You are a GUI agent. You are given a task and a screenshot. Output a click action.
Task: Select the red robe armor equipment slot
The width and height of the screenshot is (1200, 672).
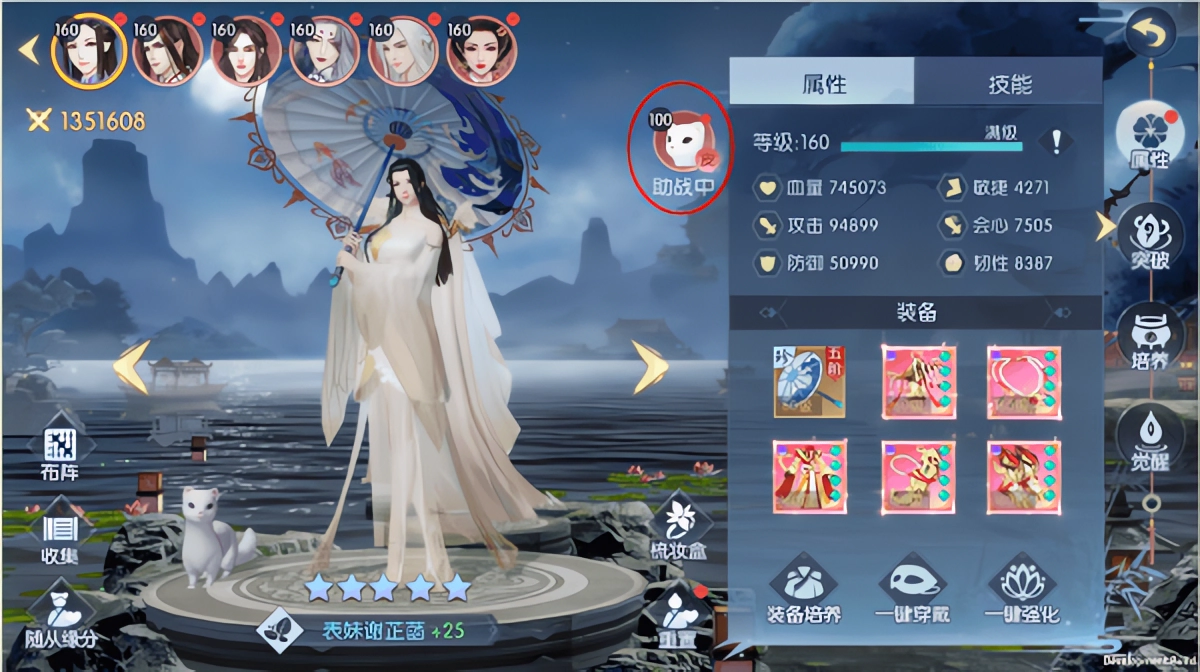click(809, 477)
